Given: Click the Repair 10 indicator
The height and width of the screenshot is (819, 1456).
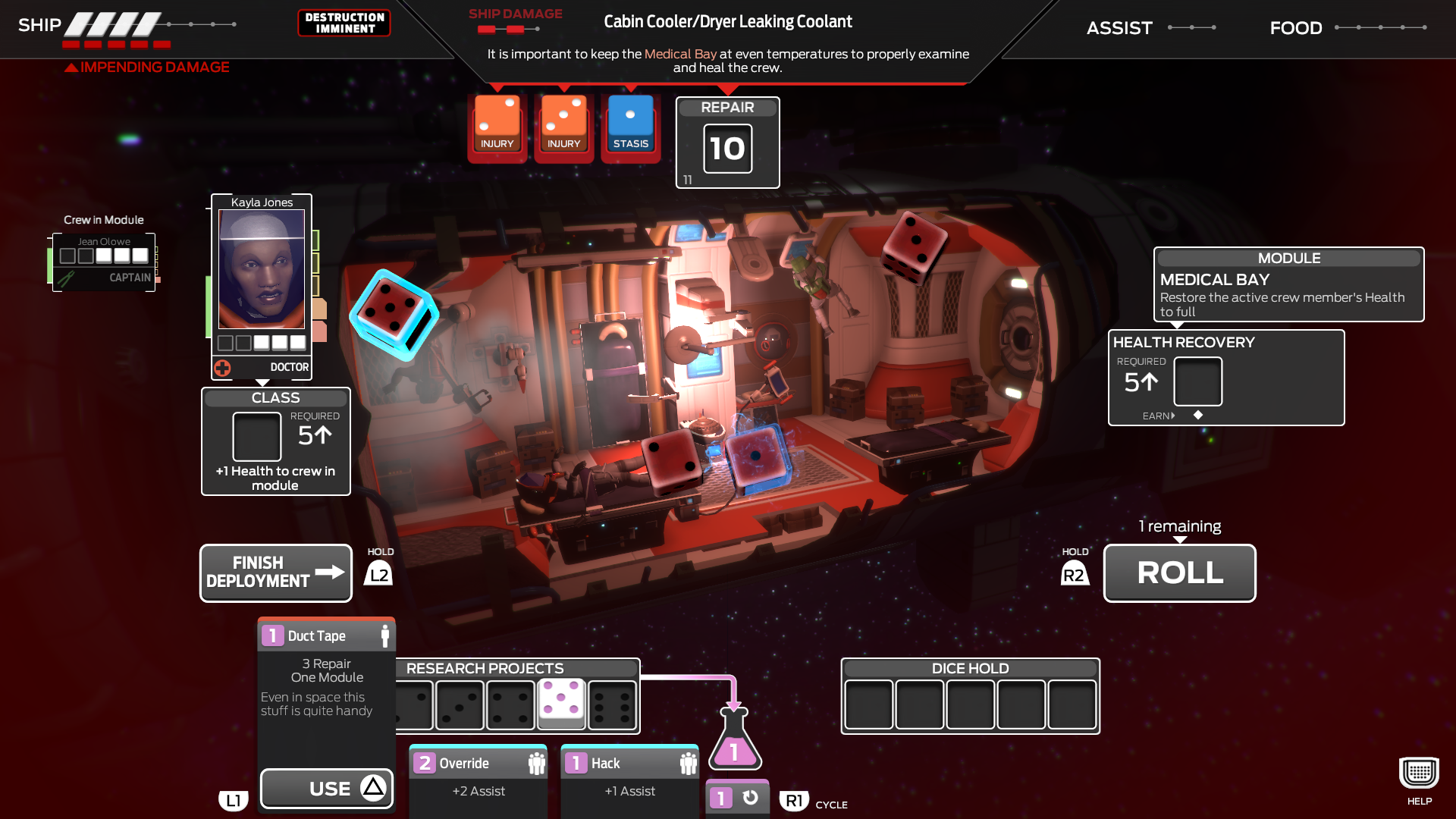Looking at the screenshot, I should coord(726,148).
